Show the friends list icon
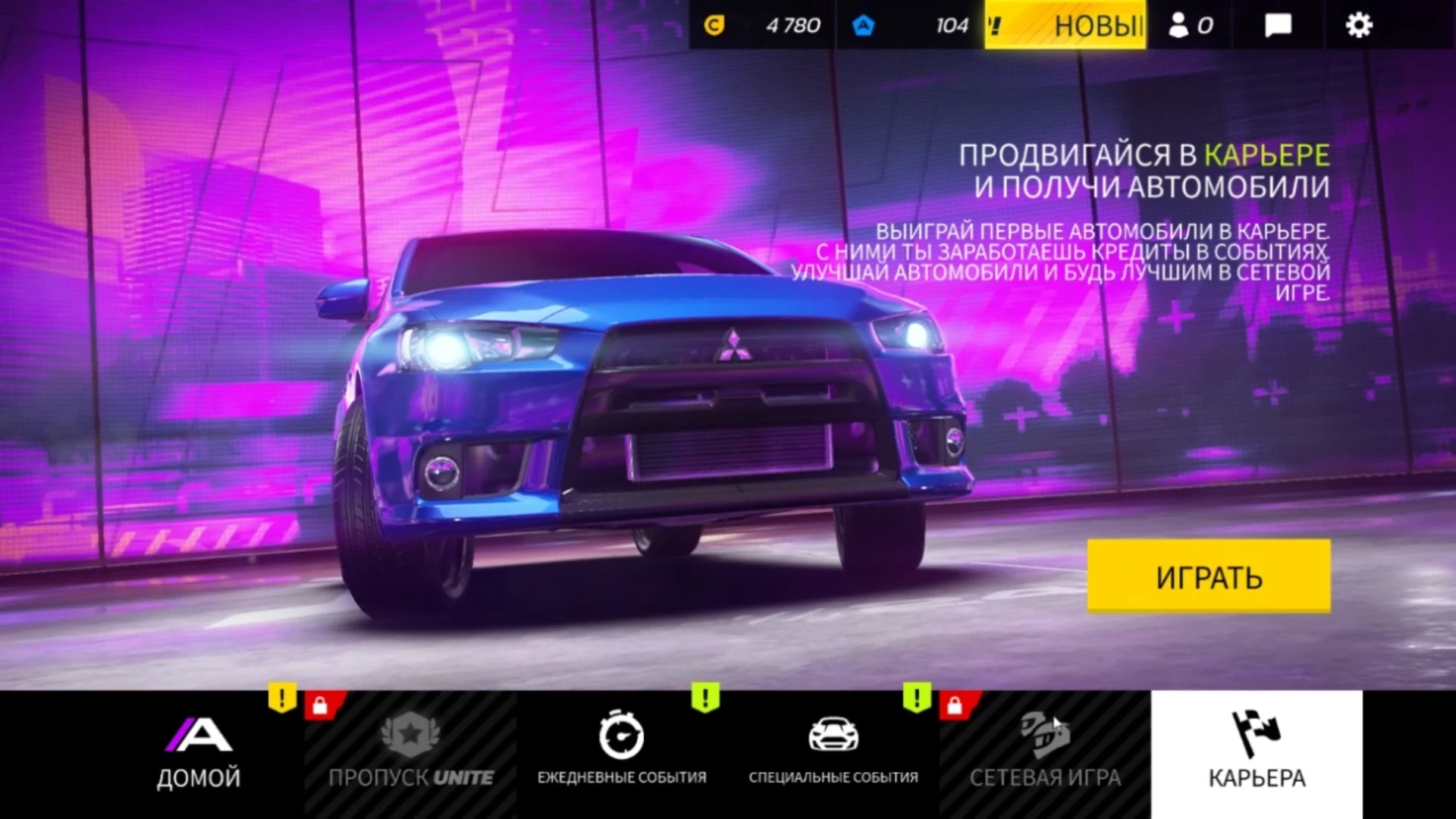The image size is (1456, 819). [x=1190, y=26]
